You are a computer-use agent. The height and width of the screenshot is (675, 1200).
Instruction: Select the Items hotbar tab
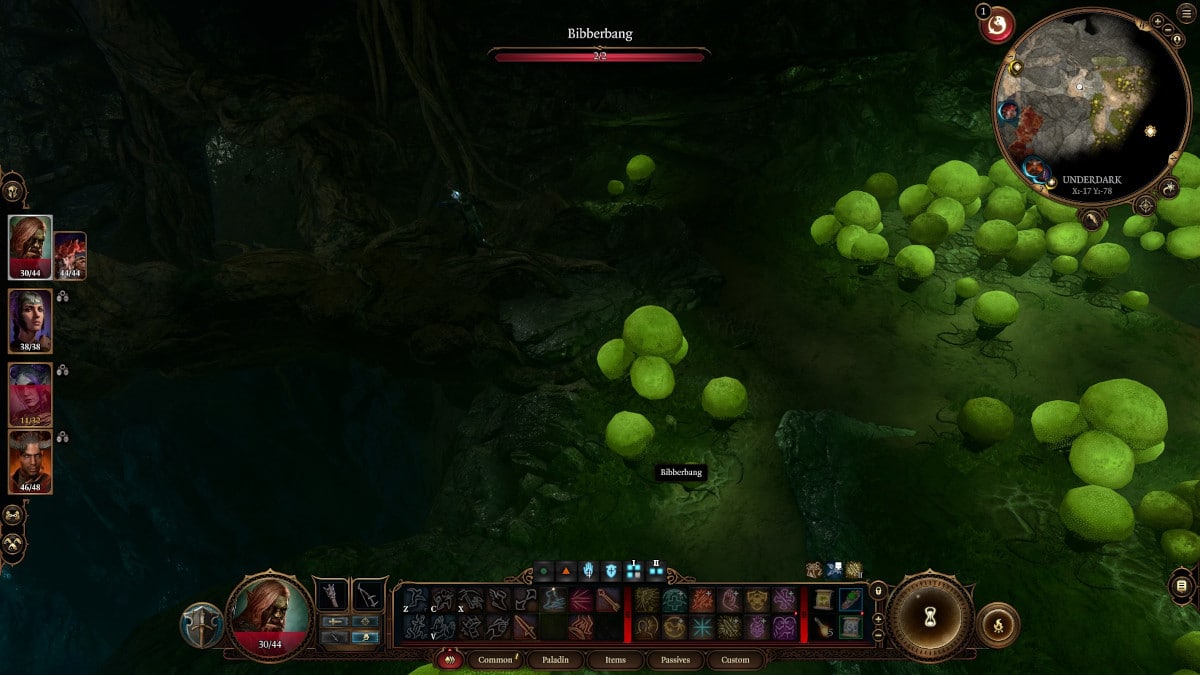click(x=615, y=660)
